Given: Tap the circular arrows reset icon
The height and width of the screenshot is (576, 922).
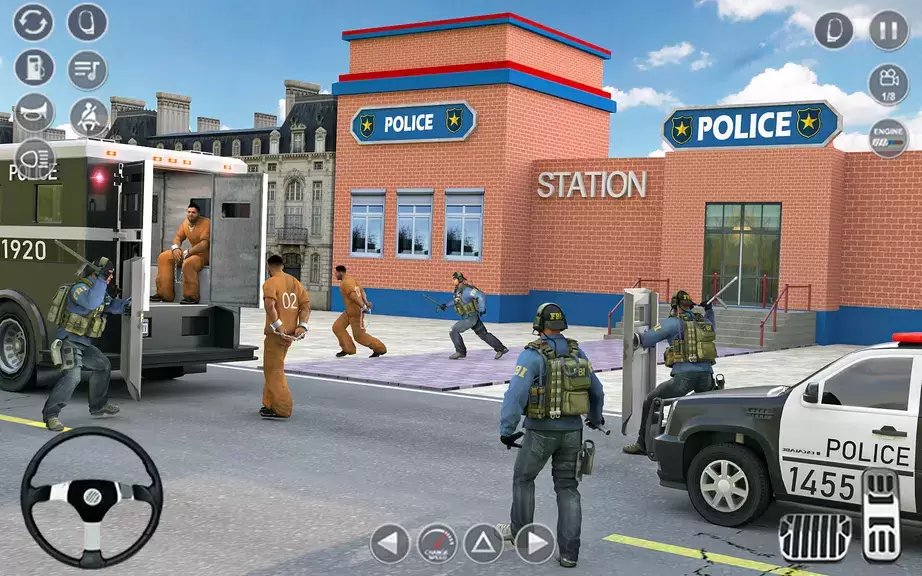Looking at the screenshot, I should pos(33,22).
